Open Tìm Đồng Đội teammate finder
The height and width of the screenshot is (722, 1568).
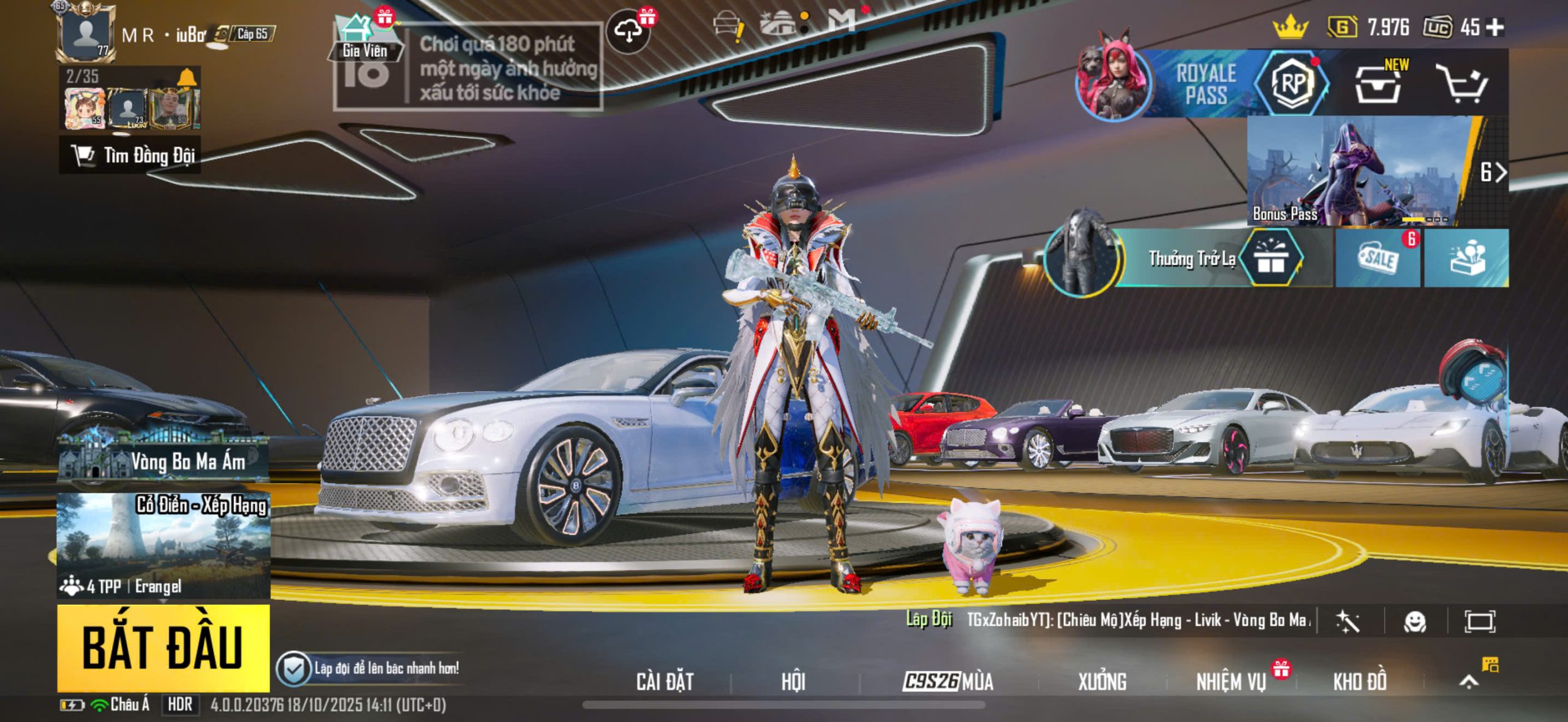(x=130, y=156)
